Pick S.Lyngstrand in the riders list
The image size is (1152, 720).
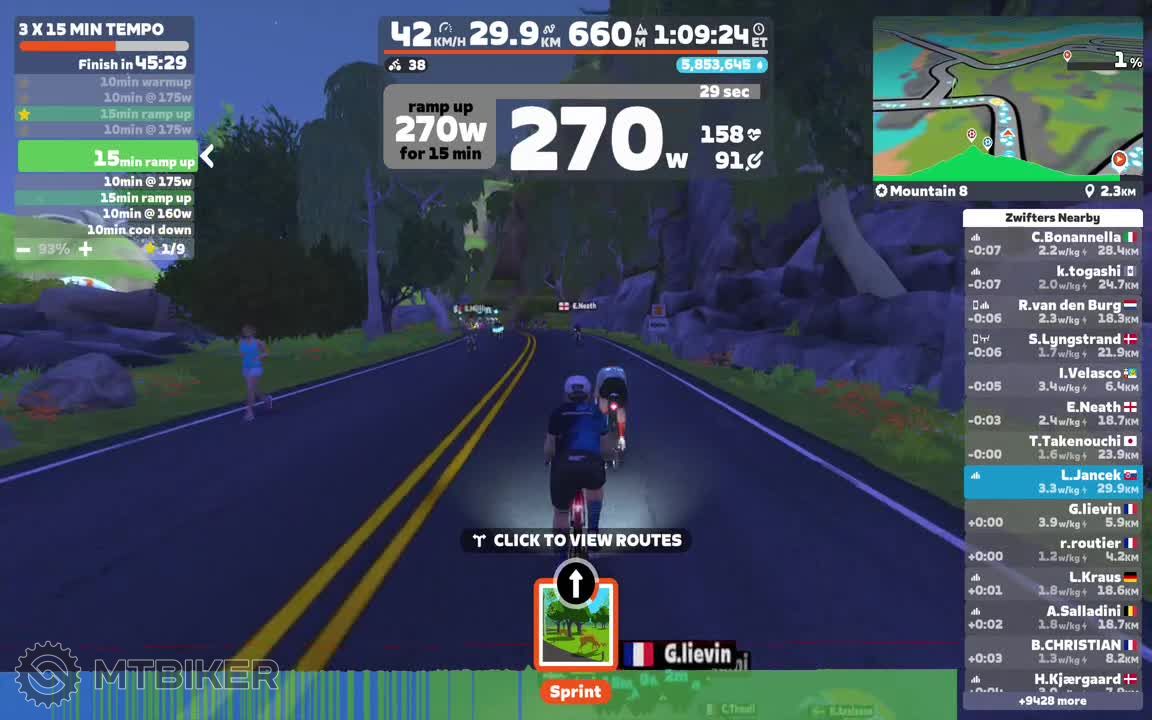[x=1052, y=346]
